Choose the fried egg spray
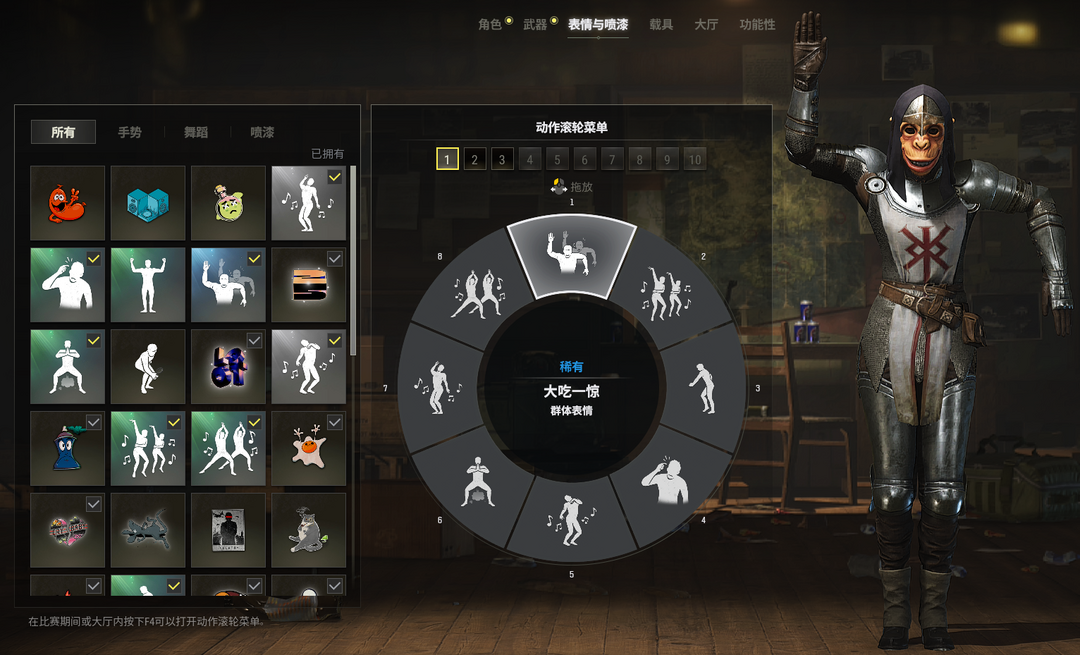The image size is (1080, 655). pos(309,448)
